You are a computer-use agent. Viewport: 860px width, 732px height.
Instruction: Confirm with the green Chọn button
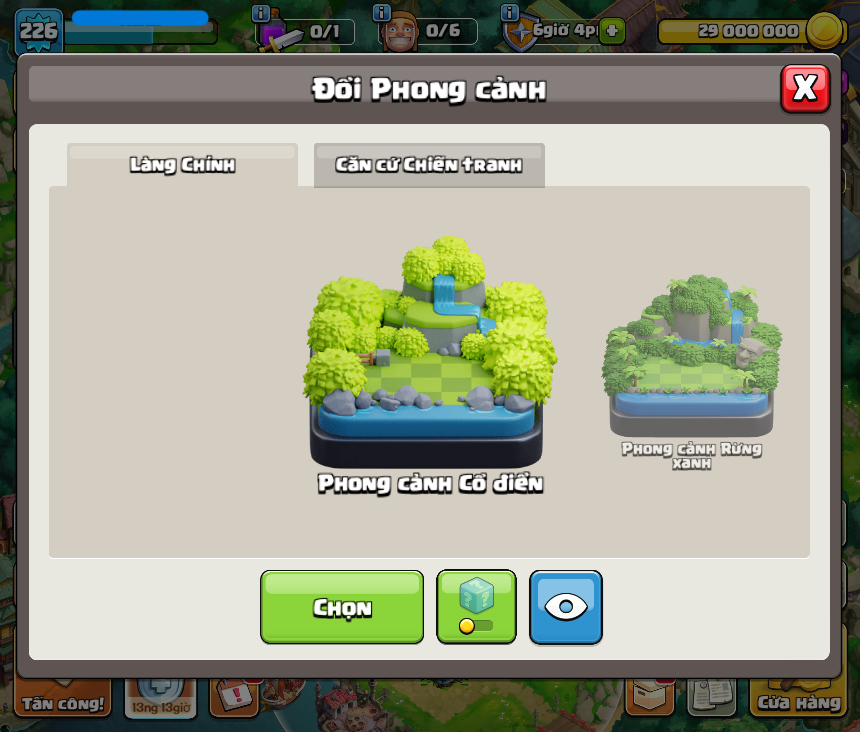[342, 607]
